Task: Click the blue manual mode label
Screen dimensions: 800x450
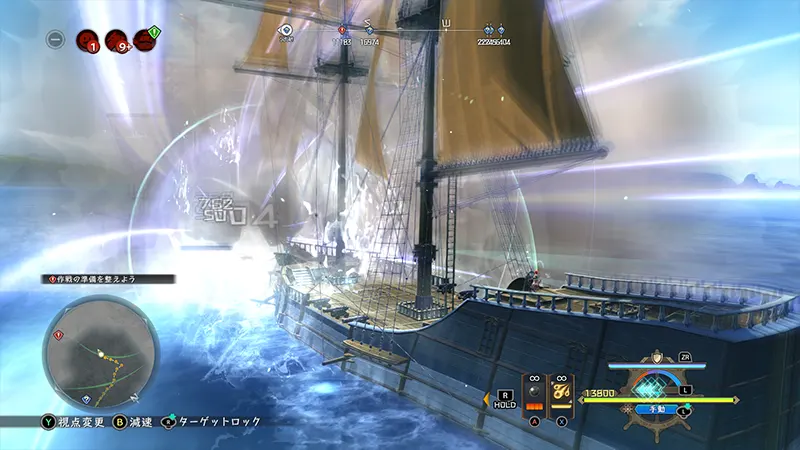Action: (x=659, y=409)
